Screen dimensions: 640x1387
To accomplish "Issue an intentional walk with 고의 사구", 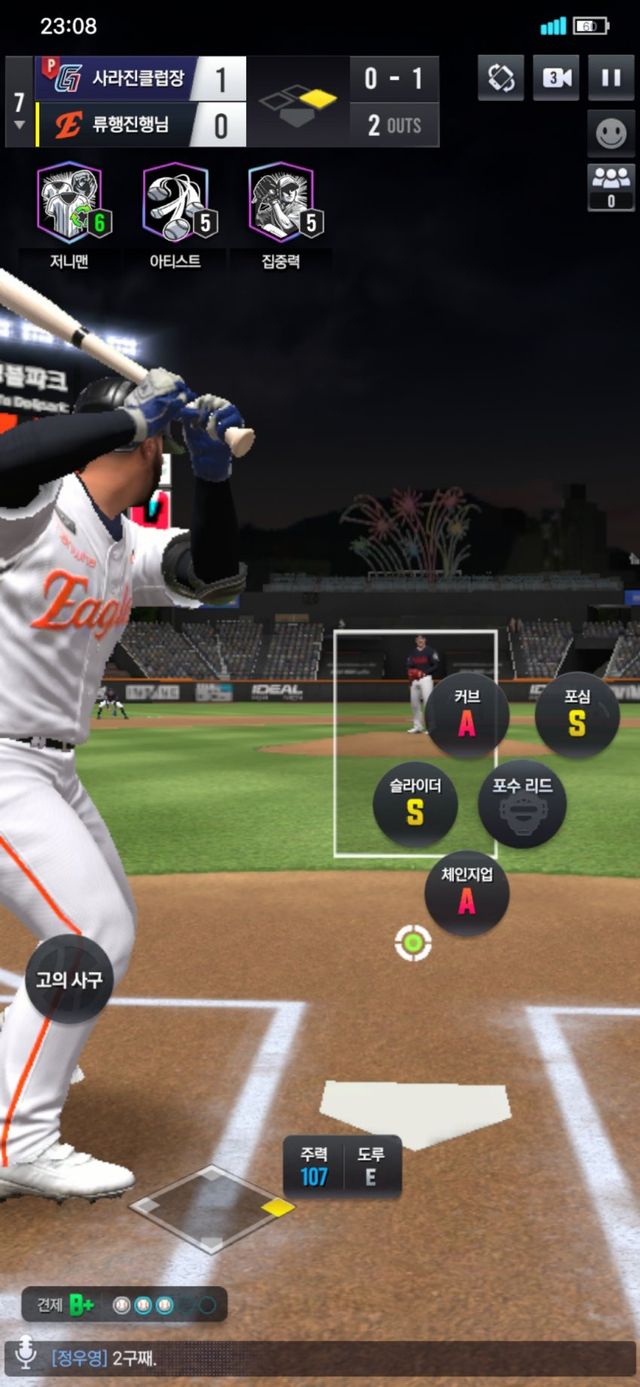I will pyautogui.click(x=69, y=979).
